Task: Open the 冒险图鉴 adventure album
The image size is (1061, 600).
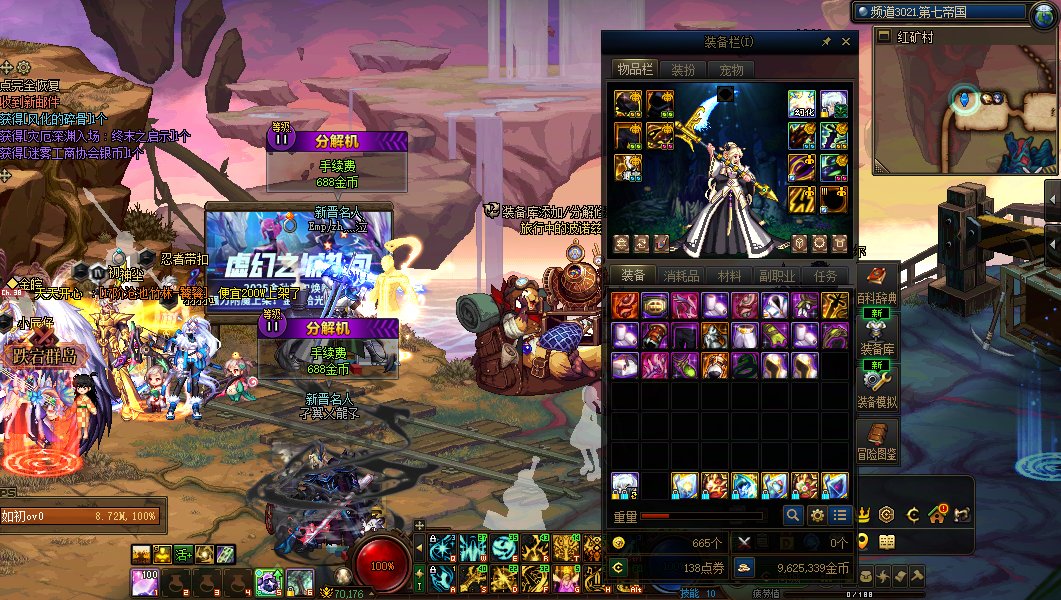Action: [x=877, y=440]
